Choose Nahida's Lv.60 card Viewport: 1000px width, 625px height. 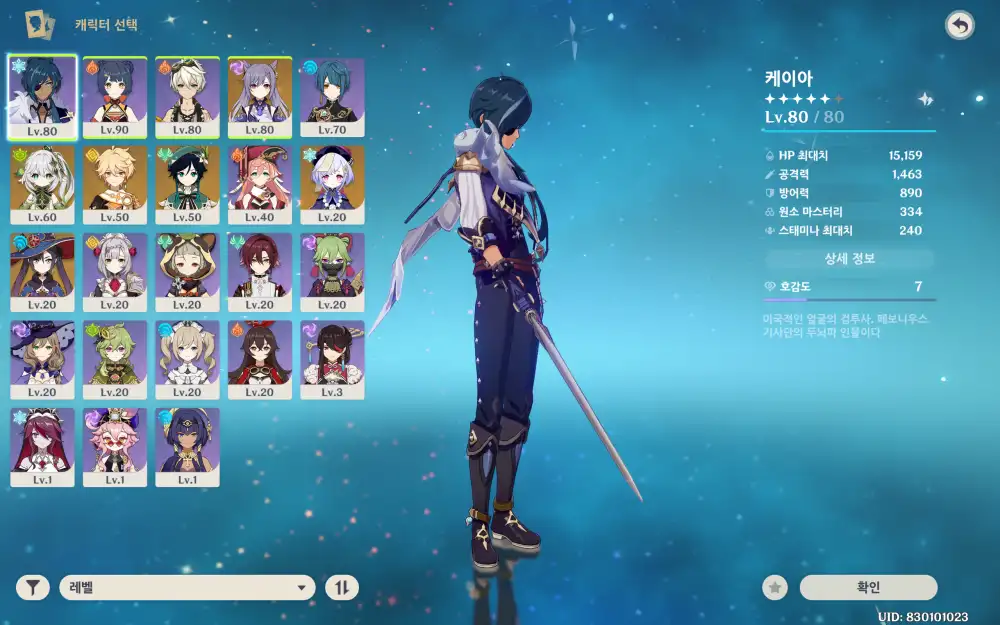coord(42,183)
